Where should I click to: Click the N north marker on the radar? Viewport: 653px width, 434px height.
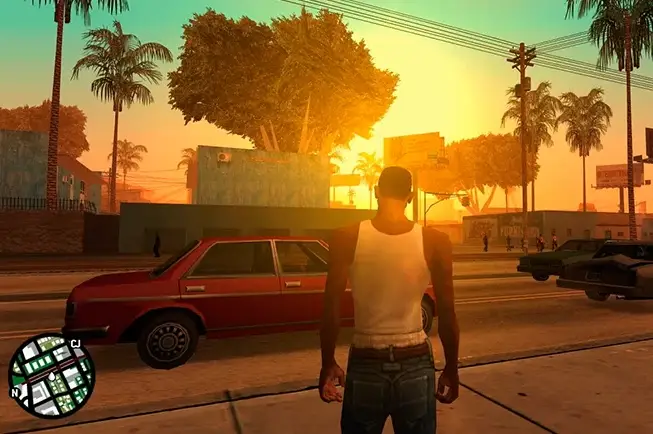14,392
